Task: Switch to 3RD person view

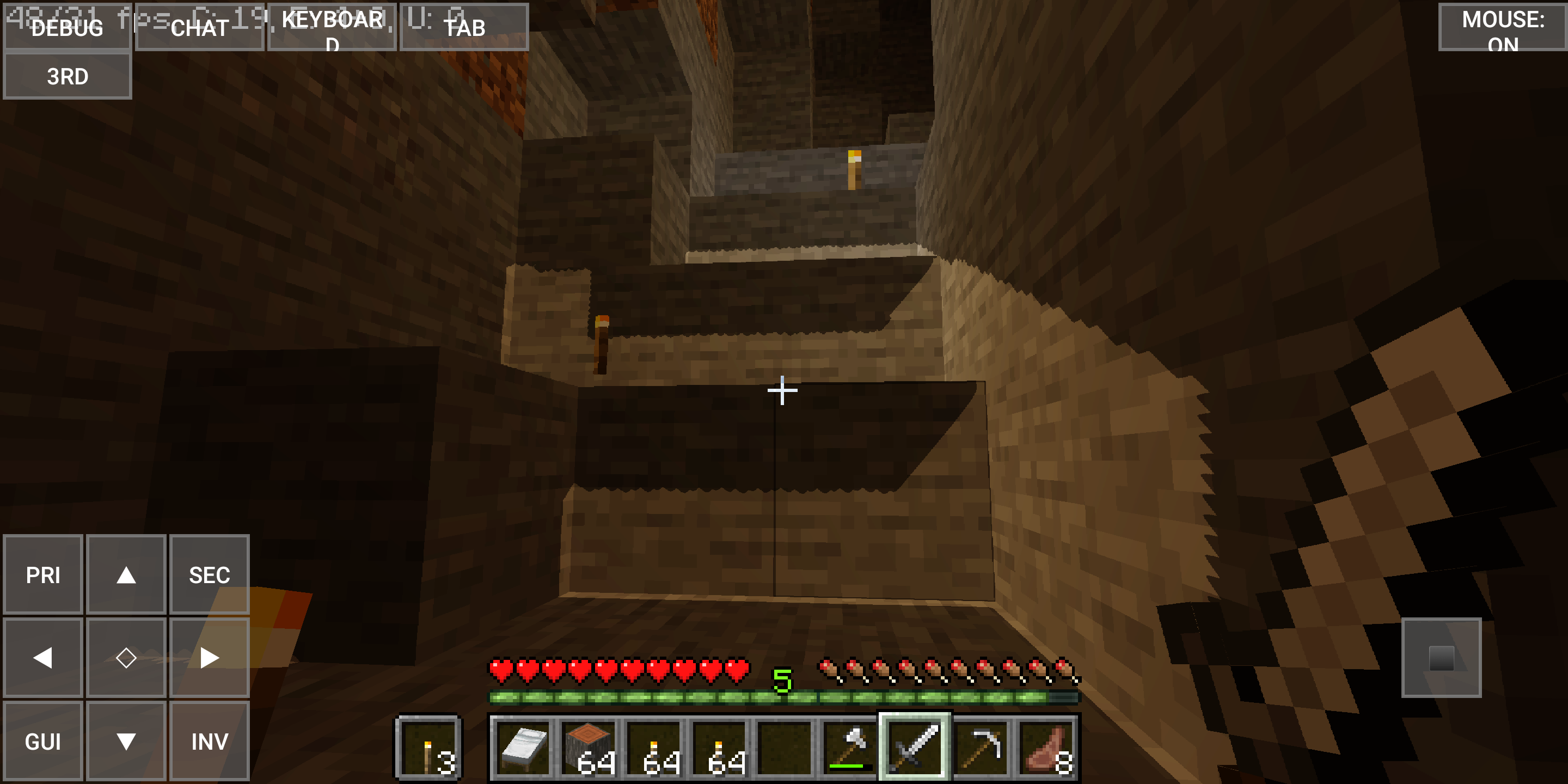Action: coord(68,75)
